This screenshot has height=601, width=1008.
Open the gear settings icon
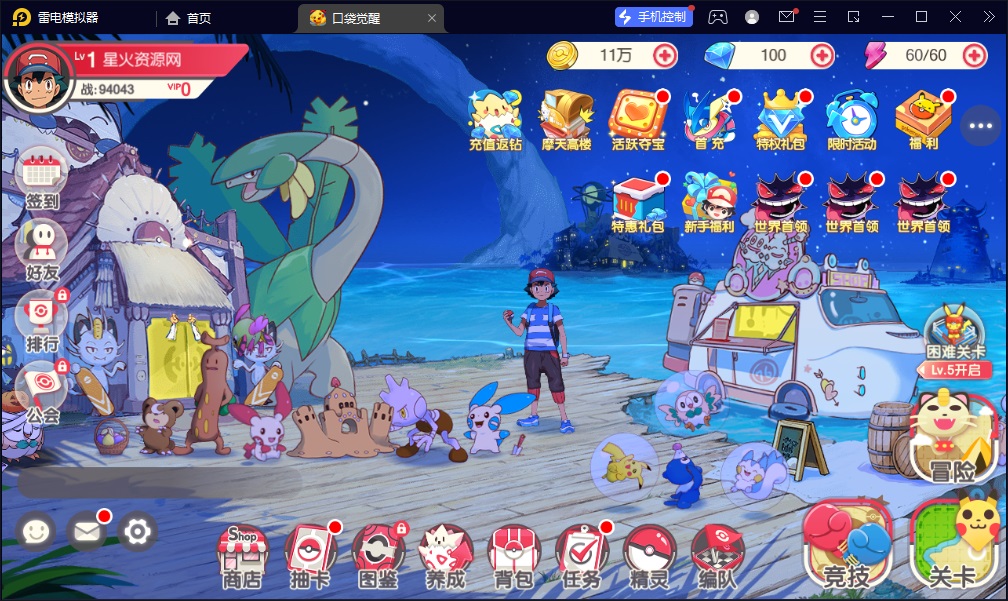point(137,531)
